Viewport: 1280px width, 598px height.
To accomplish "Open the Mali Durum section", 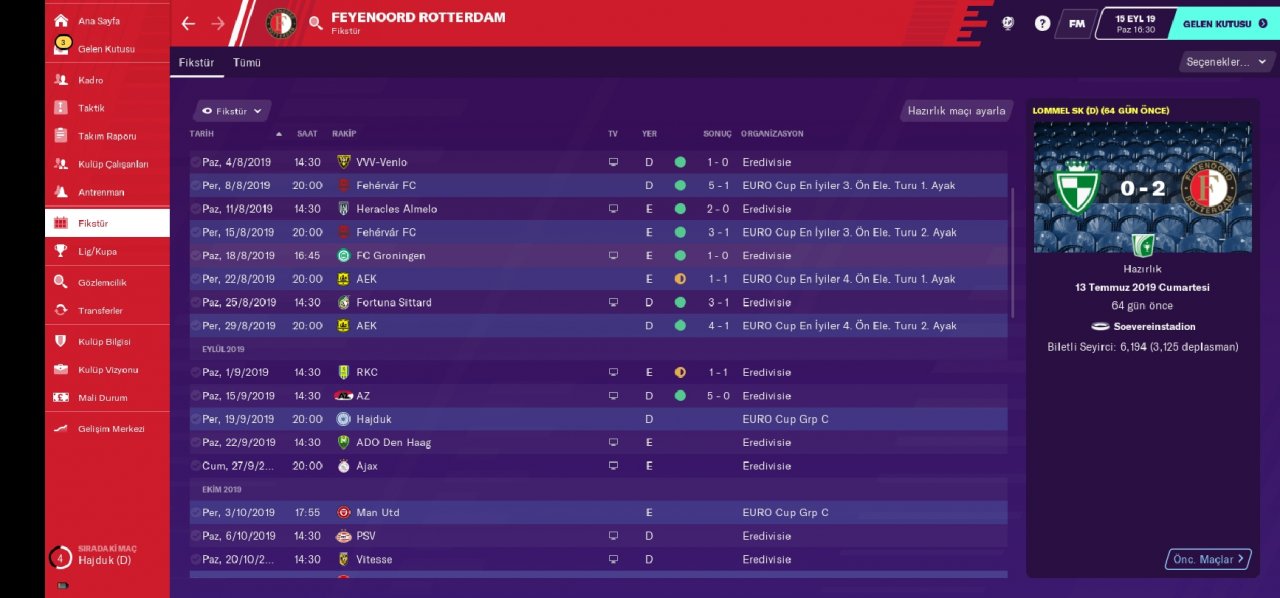I will click(102, 398).
